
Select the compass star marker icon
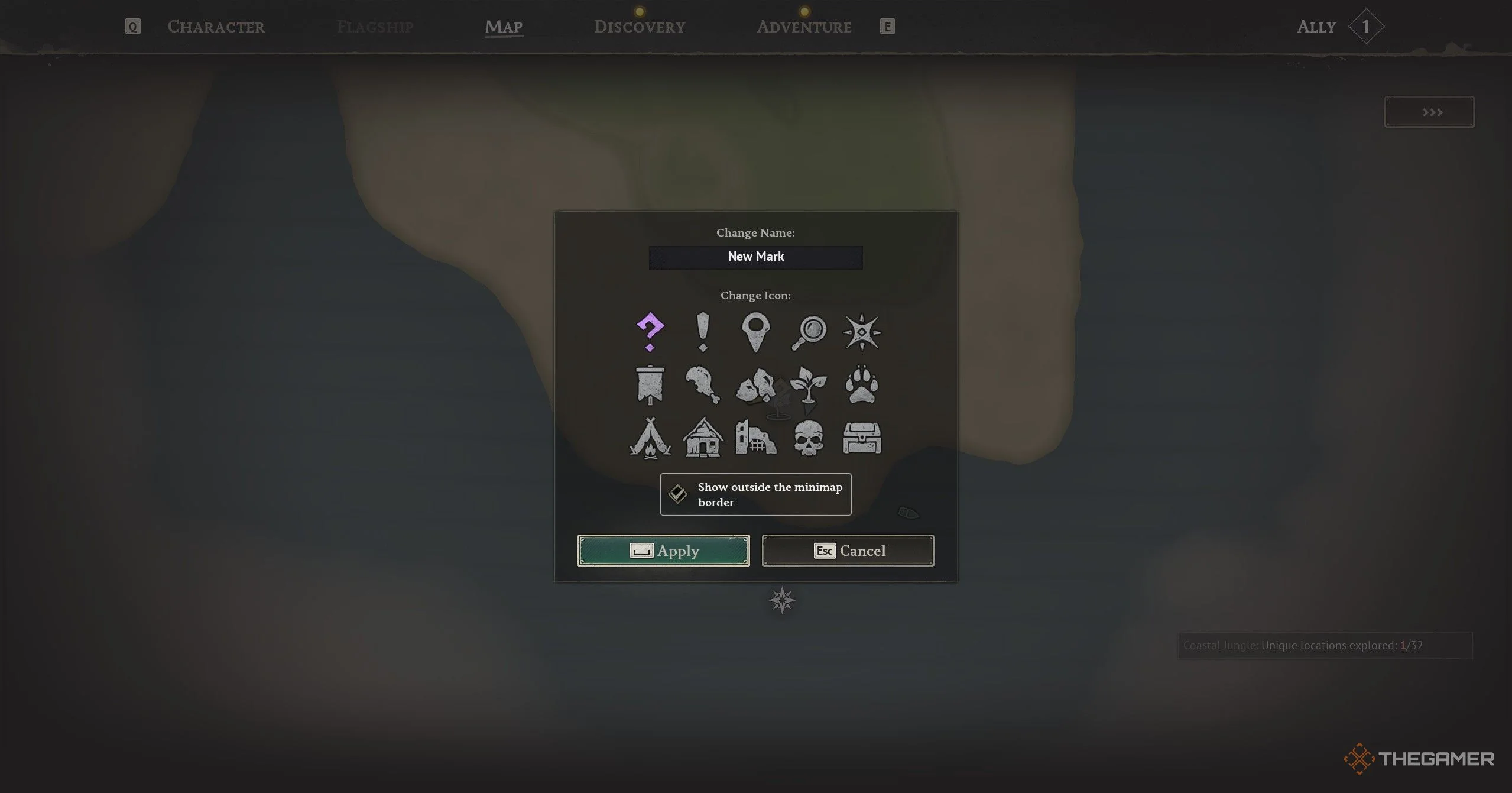(862, 332)
